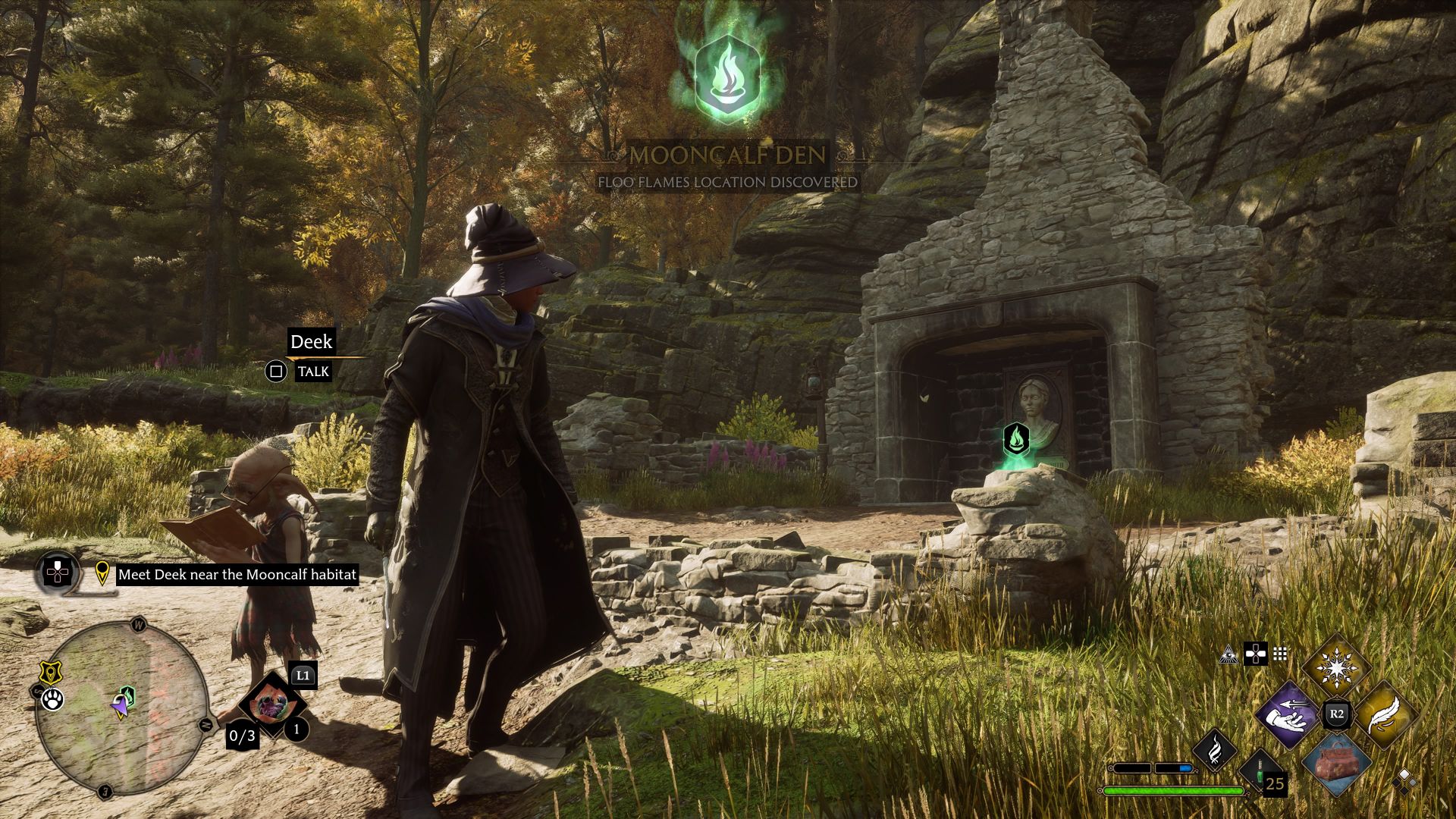Click the L1 prompt above the cabbage slot
This screenshot has width=1456, height=819.
[x=303, y=676]
